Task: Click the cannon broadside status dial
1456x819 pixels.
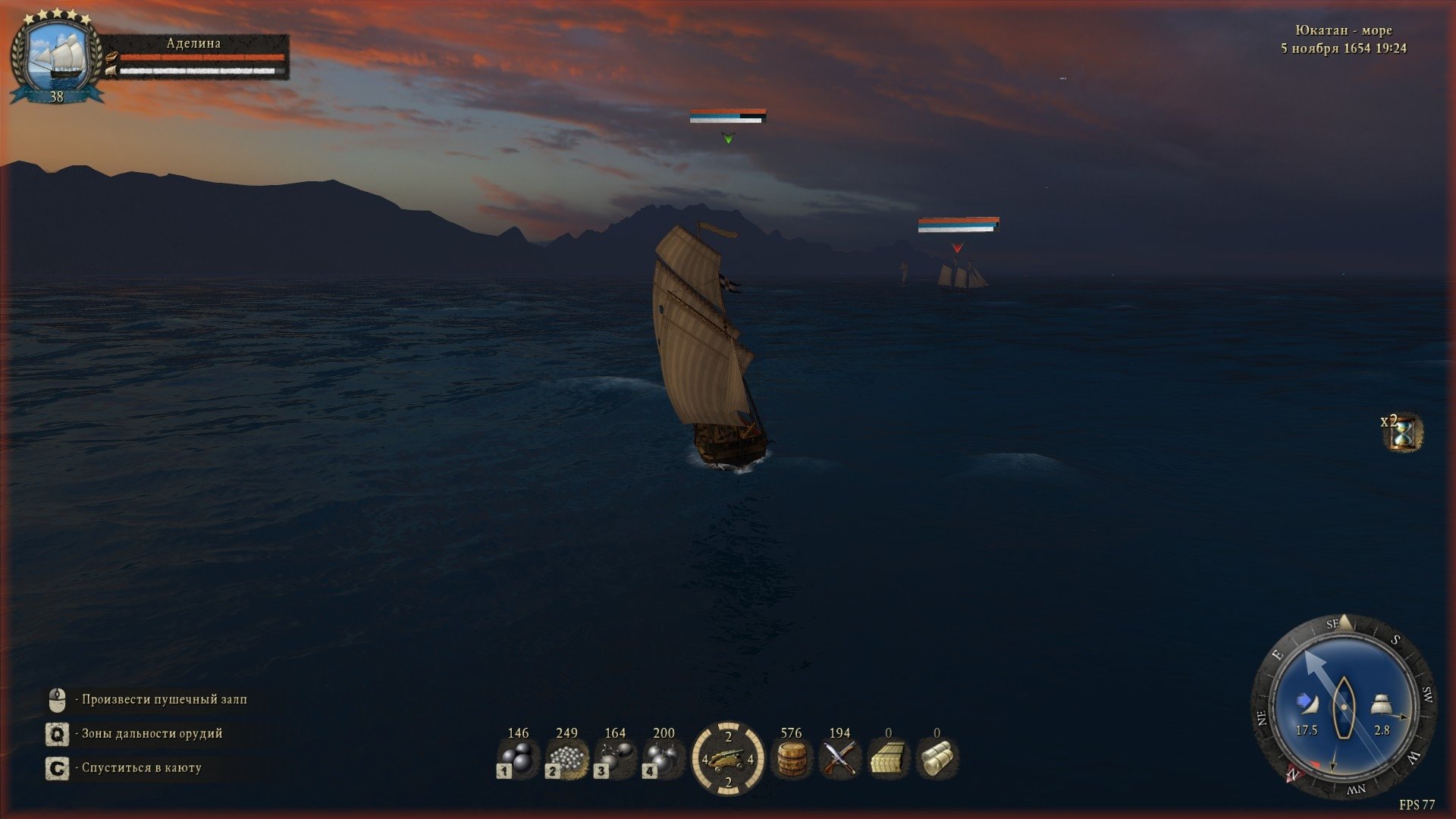Action: [728, 758]
